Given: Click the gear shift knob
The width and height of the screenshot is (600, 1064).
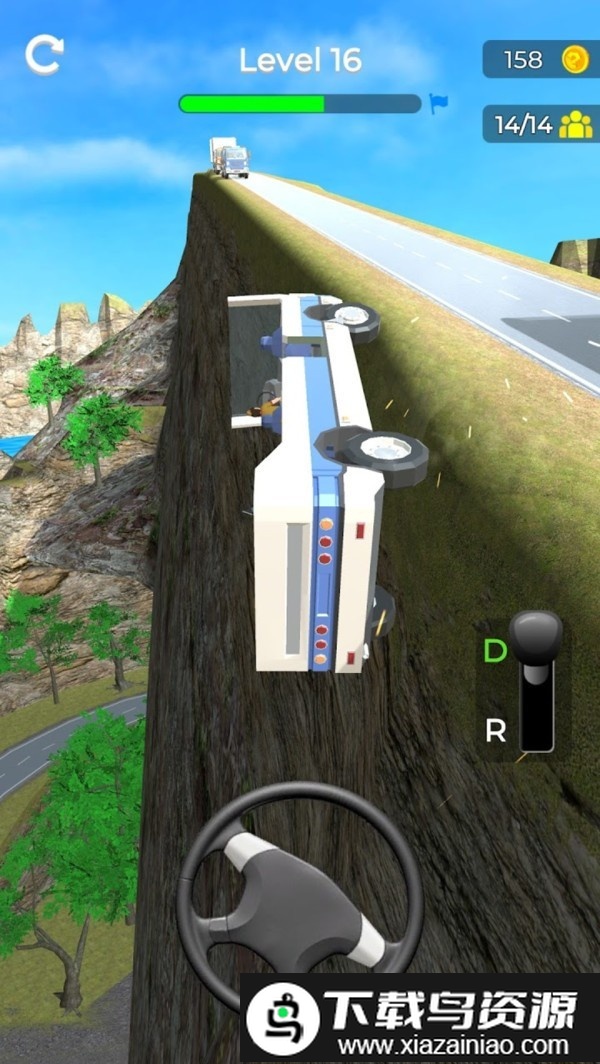Looking at the screenshot, I should pyautogui.click(x=536, y=638).
